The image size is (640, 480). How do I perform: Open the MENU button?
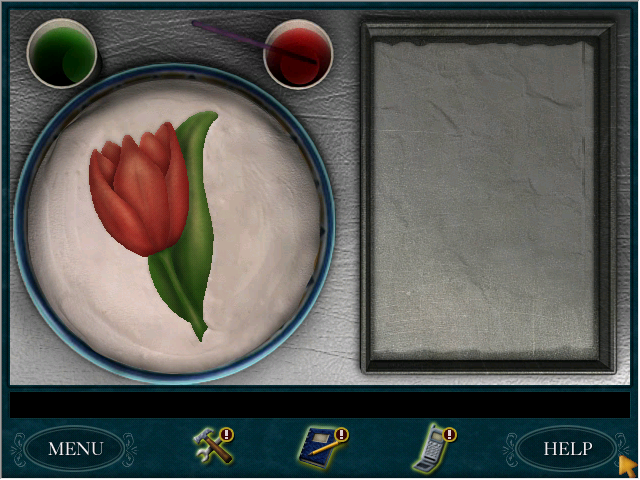[x=75, y=448]
